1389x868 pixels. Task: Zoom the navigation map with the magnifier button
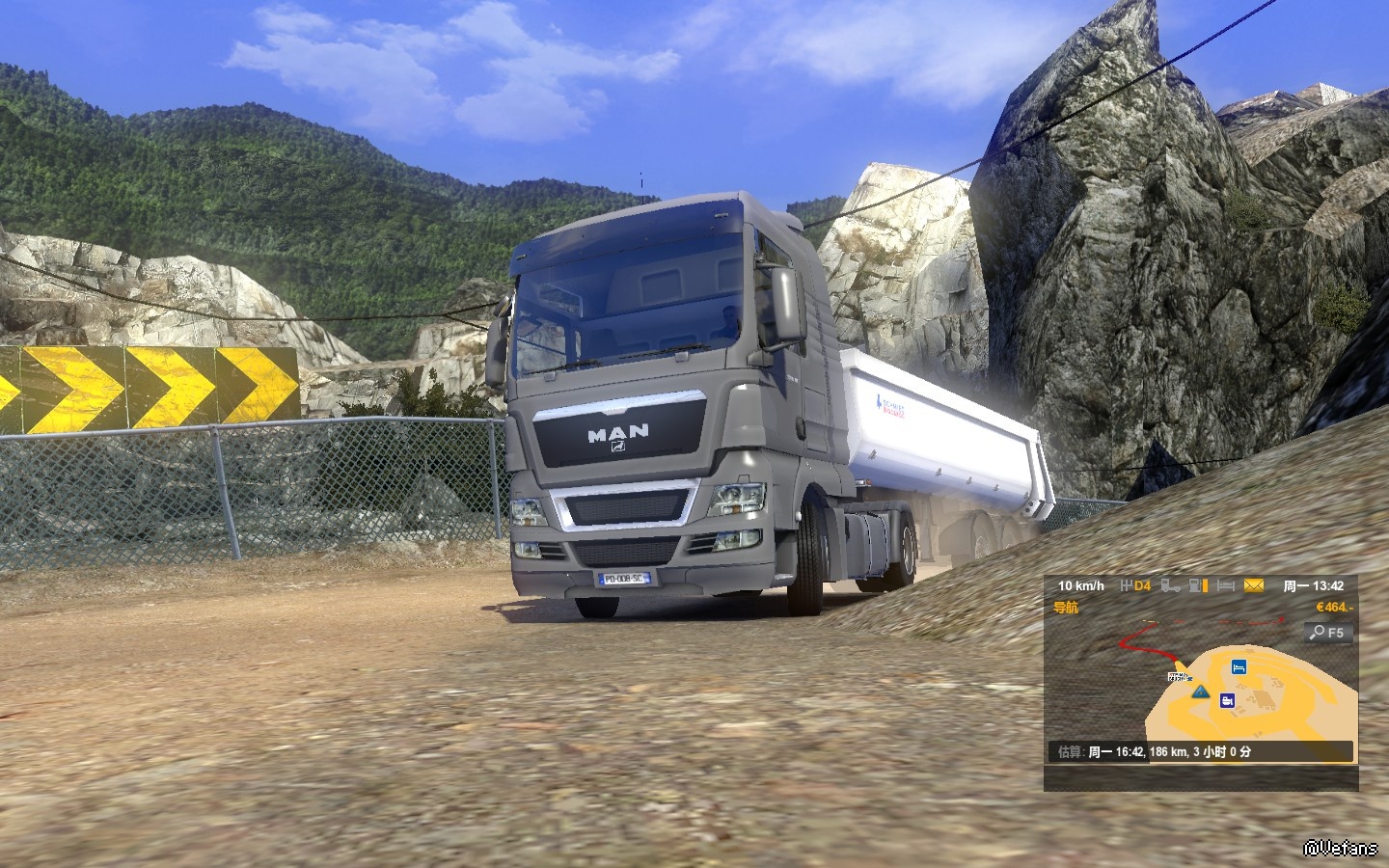(x=1328, y=634)
